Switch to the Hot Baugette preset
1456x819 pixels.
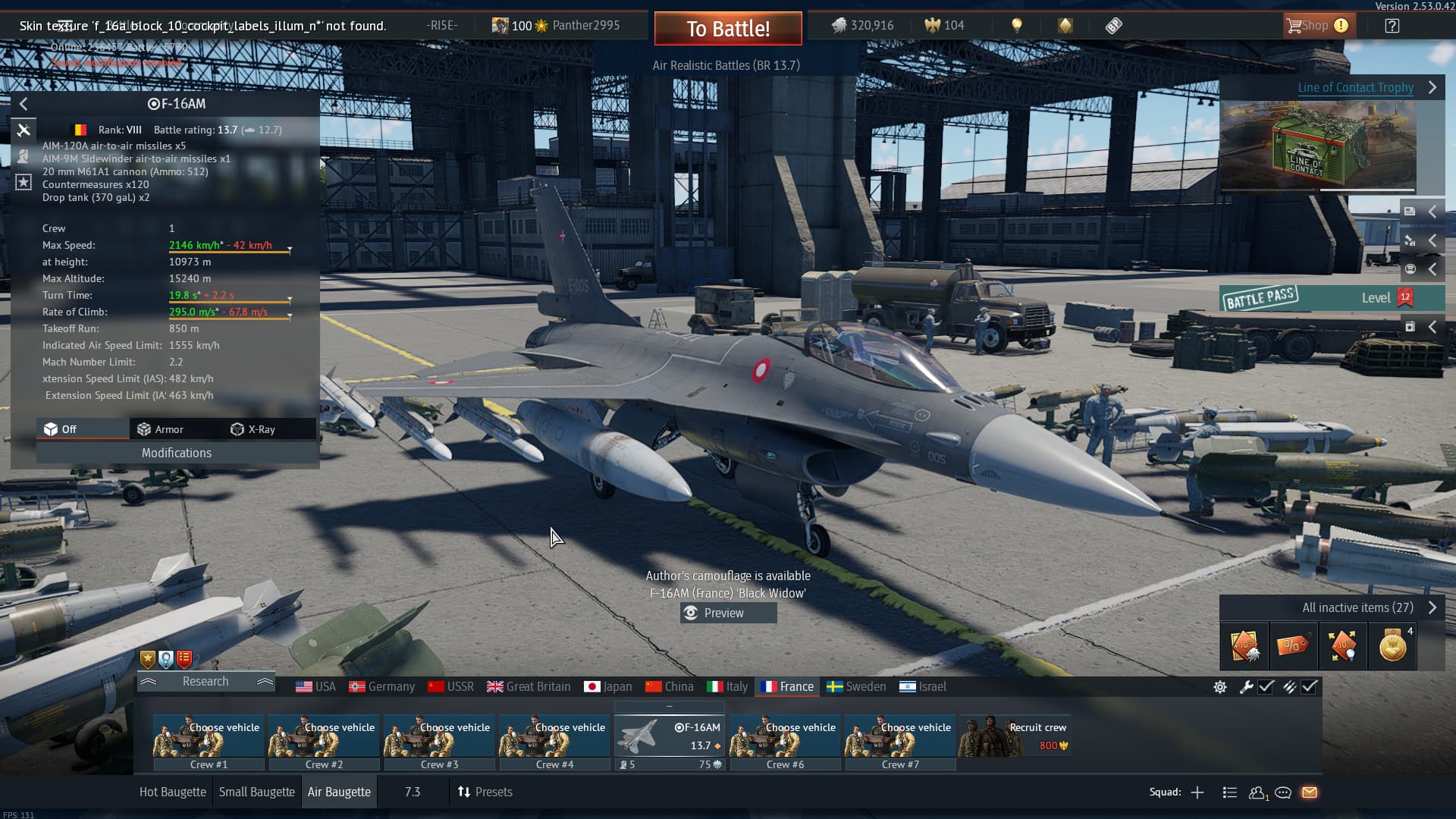[172, 792]
